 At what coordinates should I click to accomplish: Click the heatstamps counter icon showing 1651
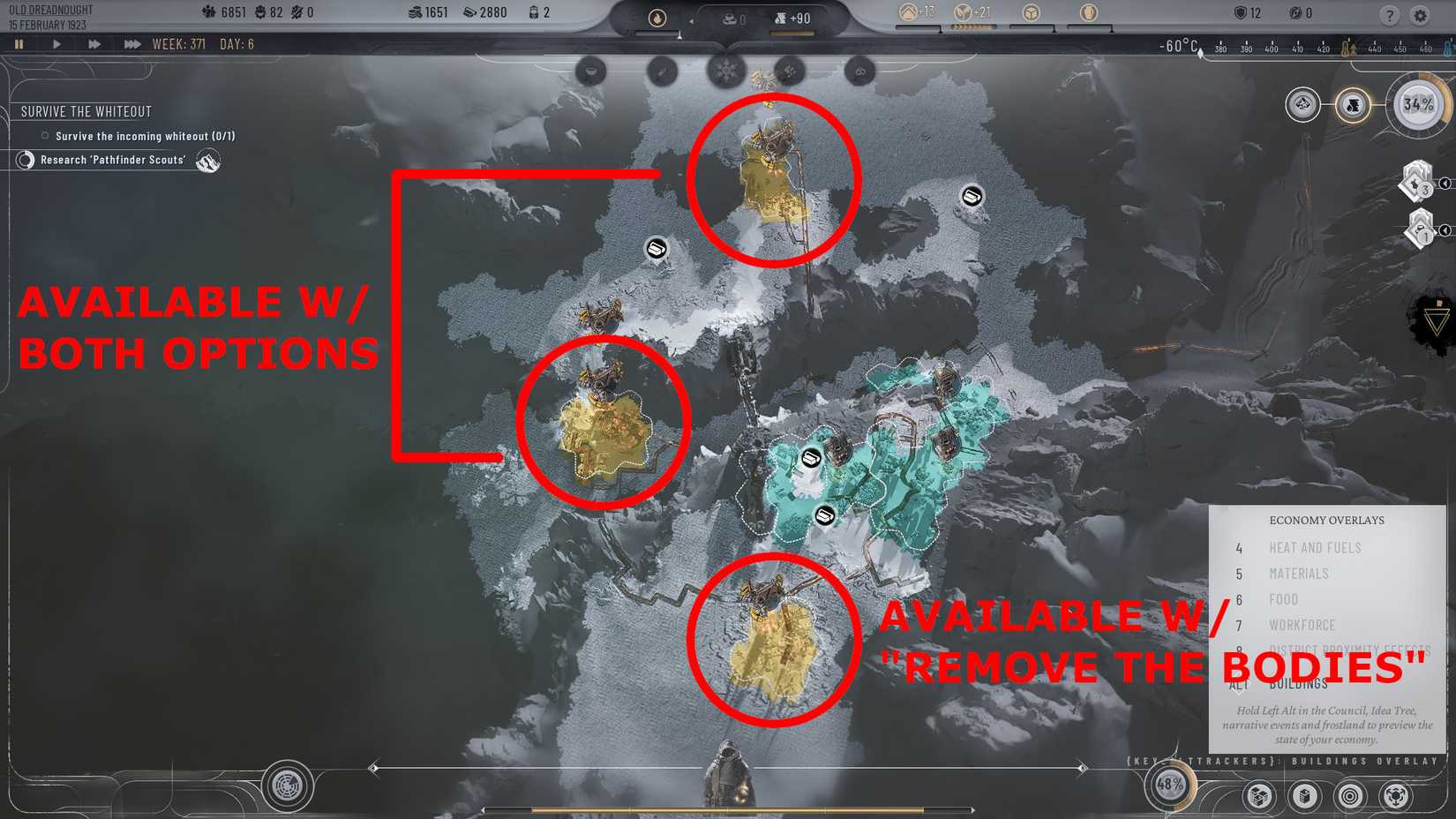415,12
